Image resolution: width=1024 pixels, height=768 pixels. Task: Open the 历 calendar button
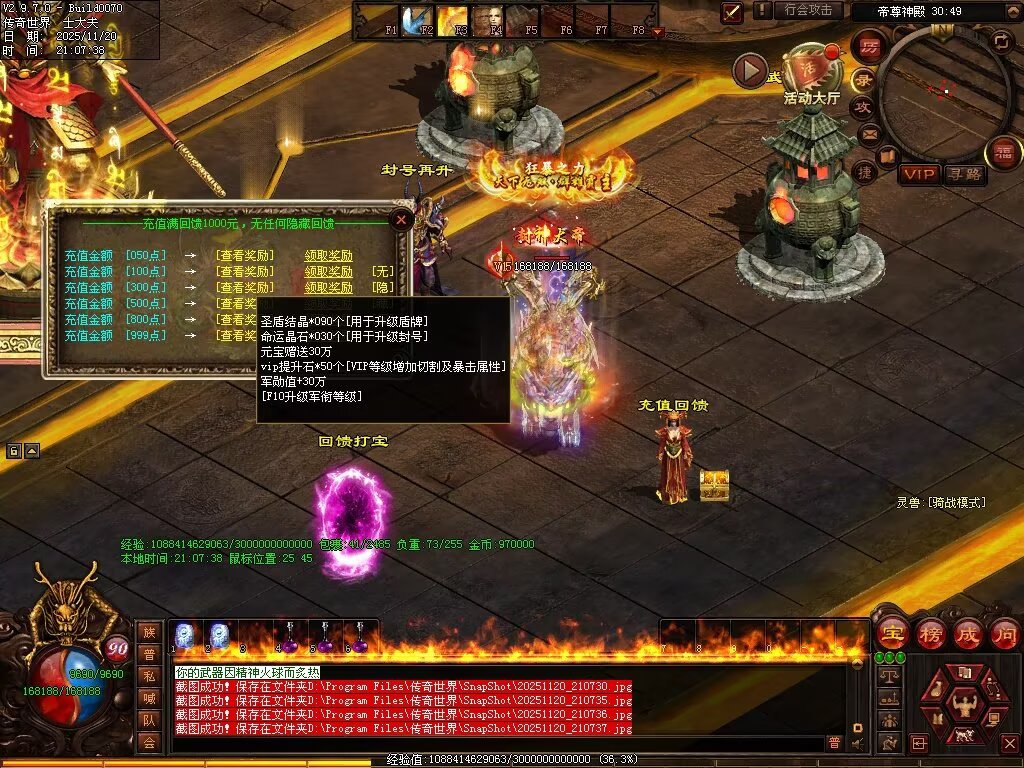[869, 47]
